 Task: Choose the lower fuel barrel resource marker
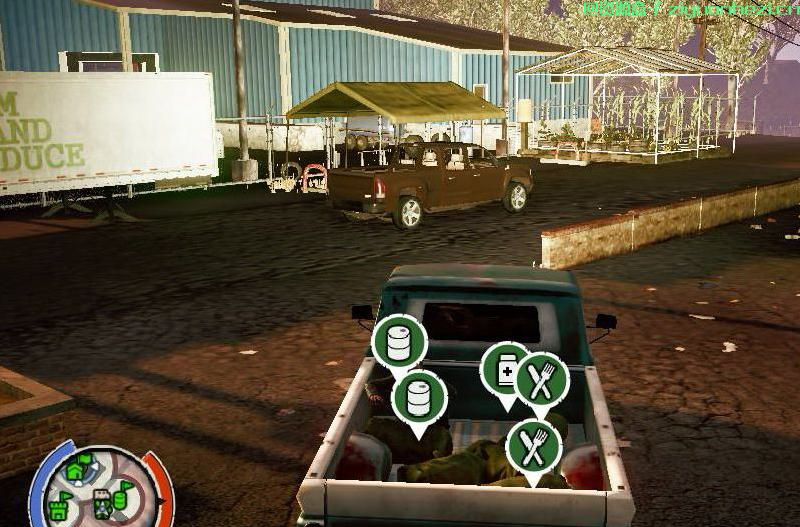419,397
